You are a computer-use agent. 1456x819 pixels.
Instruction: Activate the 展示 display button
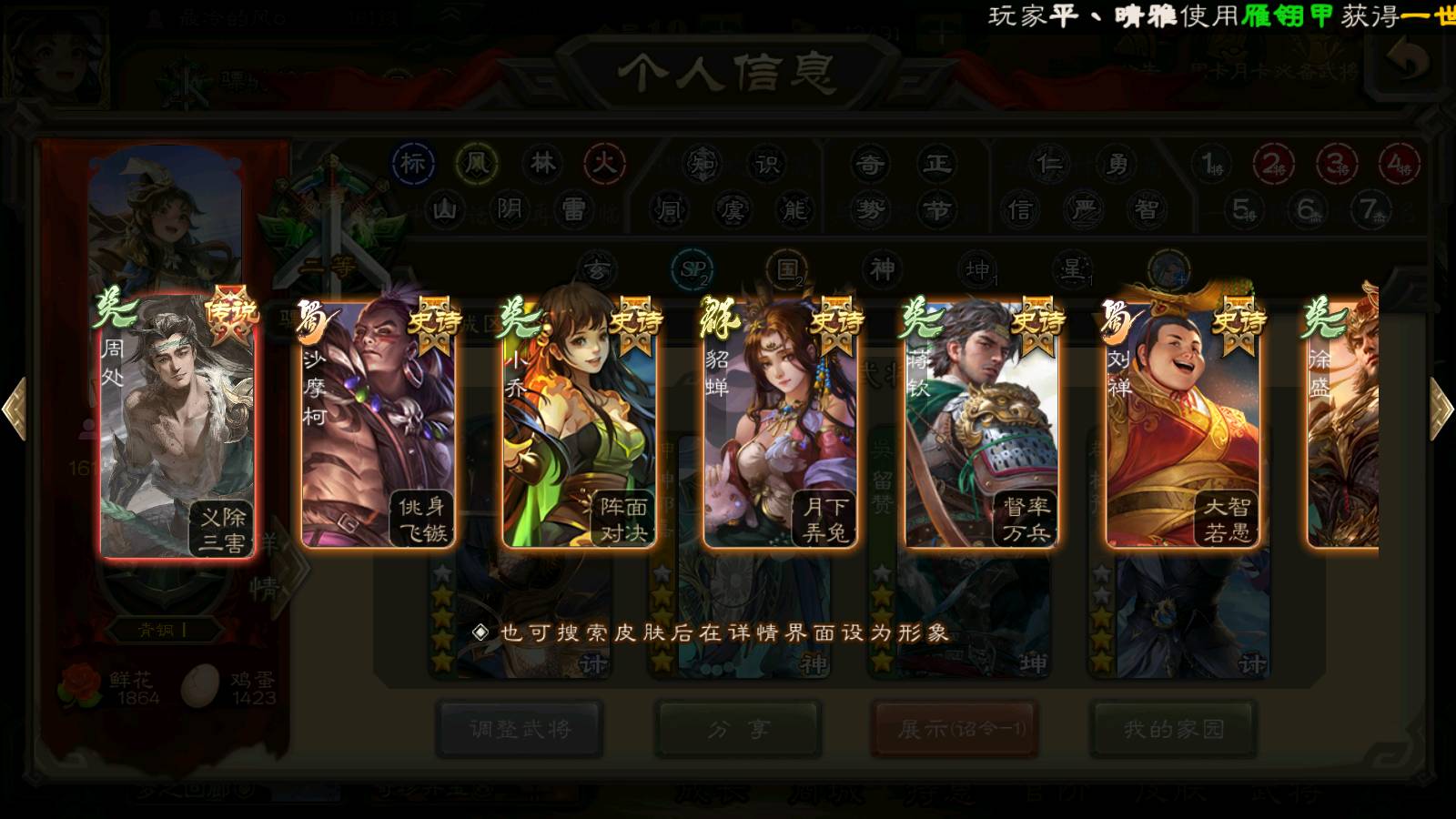tap(955, 729)
